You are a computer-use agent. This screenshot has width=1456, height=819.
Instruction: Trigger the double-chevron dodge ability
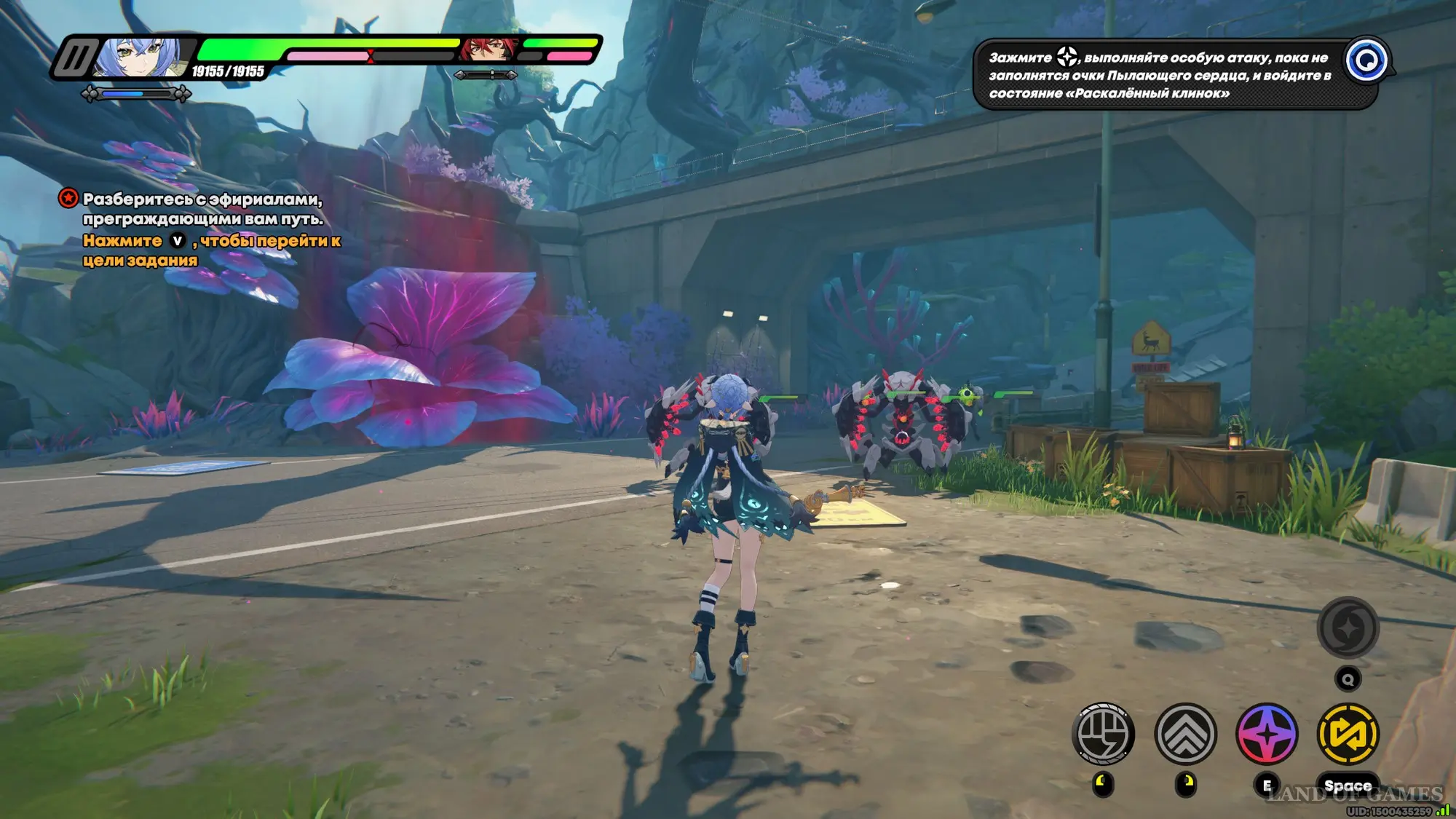point(1185,734)
